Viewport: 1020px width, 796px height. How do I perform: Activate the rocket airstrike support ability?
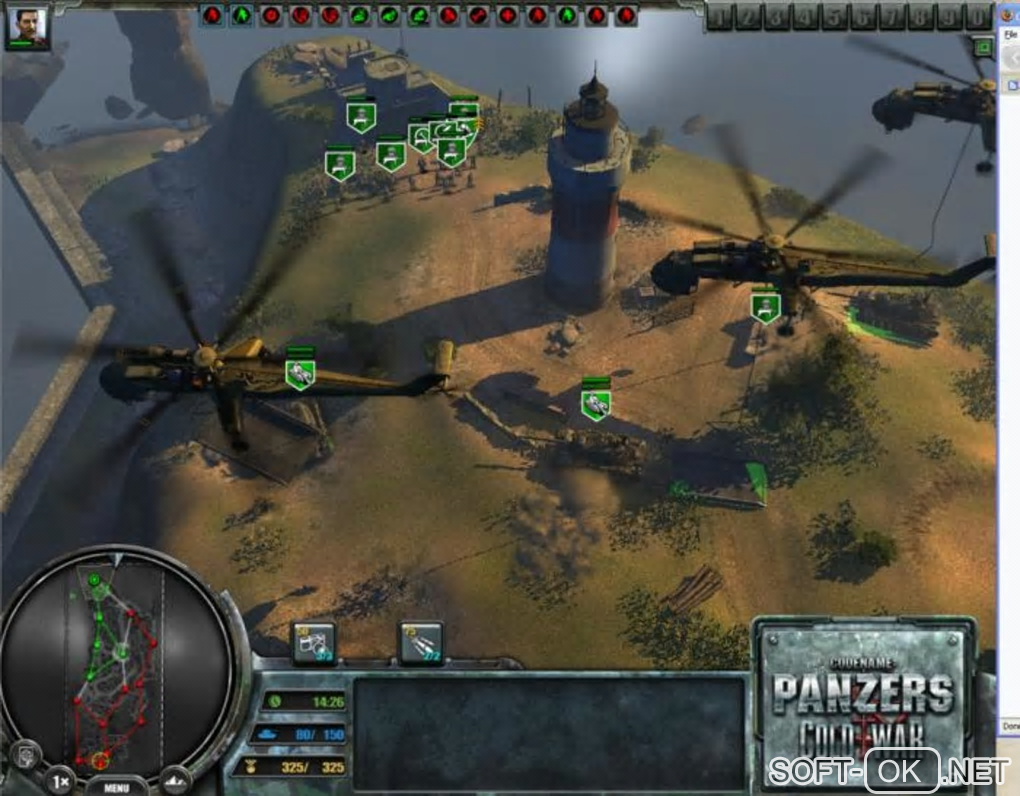pyautogui.click(x=421, y=644)
